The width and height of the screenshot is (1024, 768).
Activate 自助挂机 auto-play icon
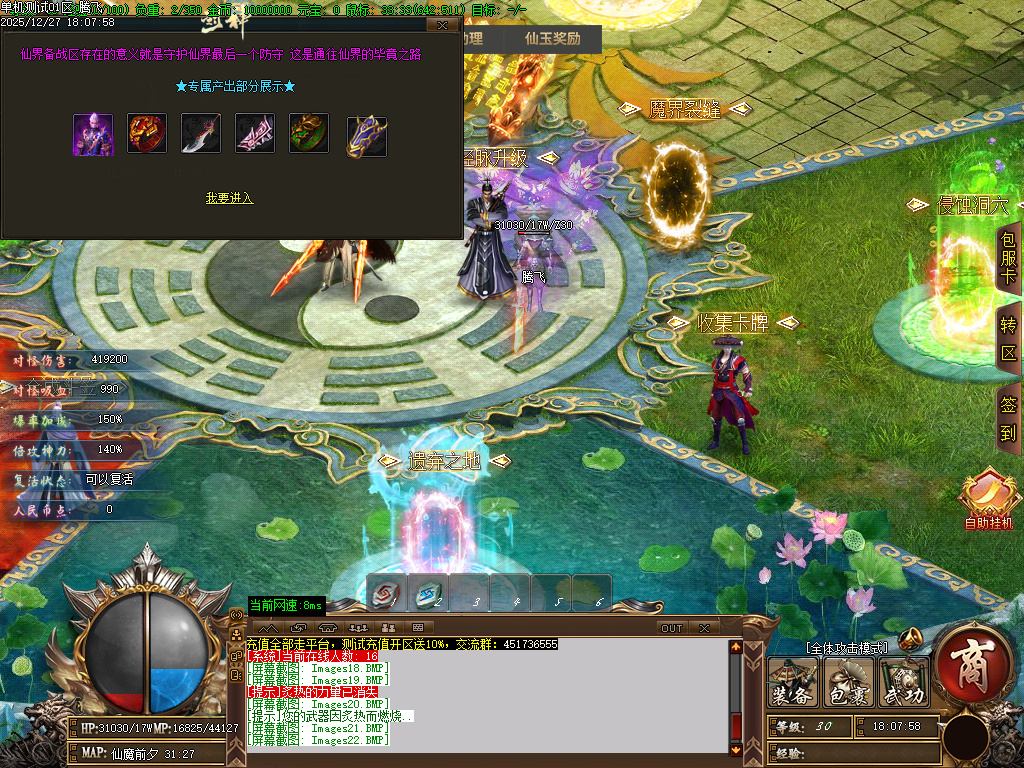[988, 498]
